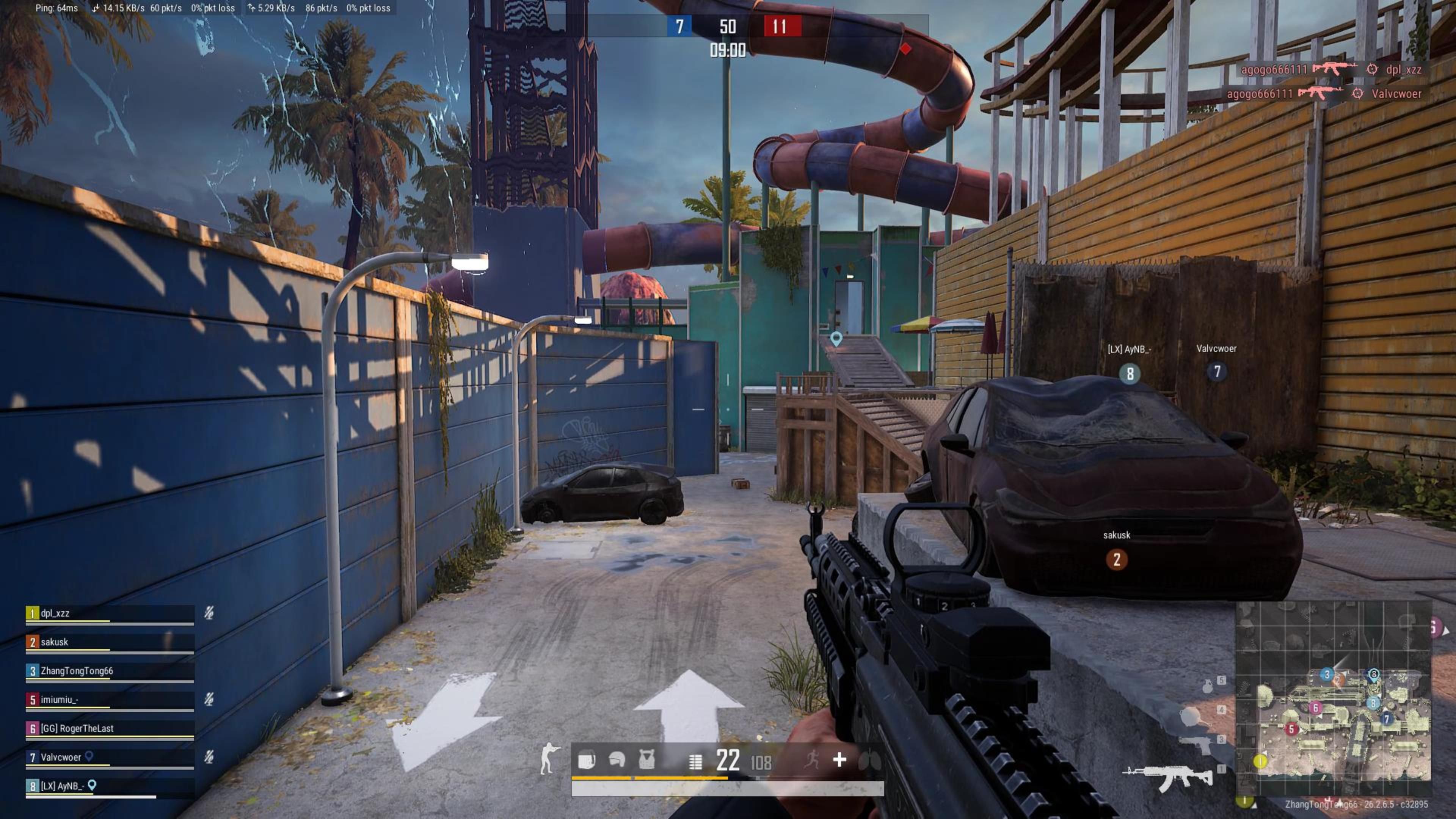1456x819 pixels.
Task: Click the lungs breath icon
Action: (x=869, y=761)
